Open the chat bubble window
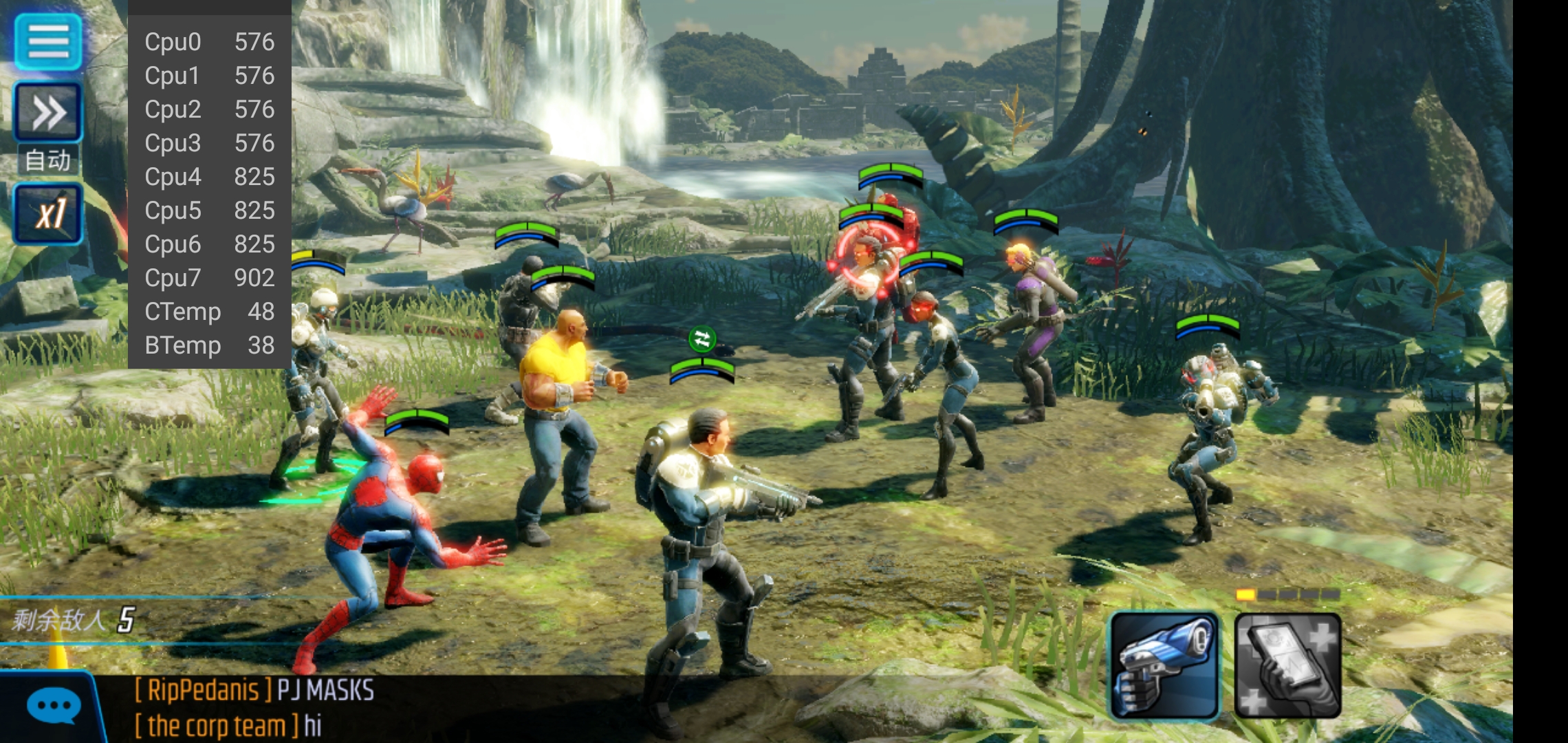1568x743 pixels. click(54, 707)
